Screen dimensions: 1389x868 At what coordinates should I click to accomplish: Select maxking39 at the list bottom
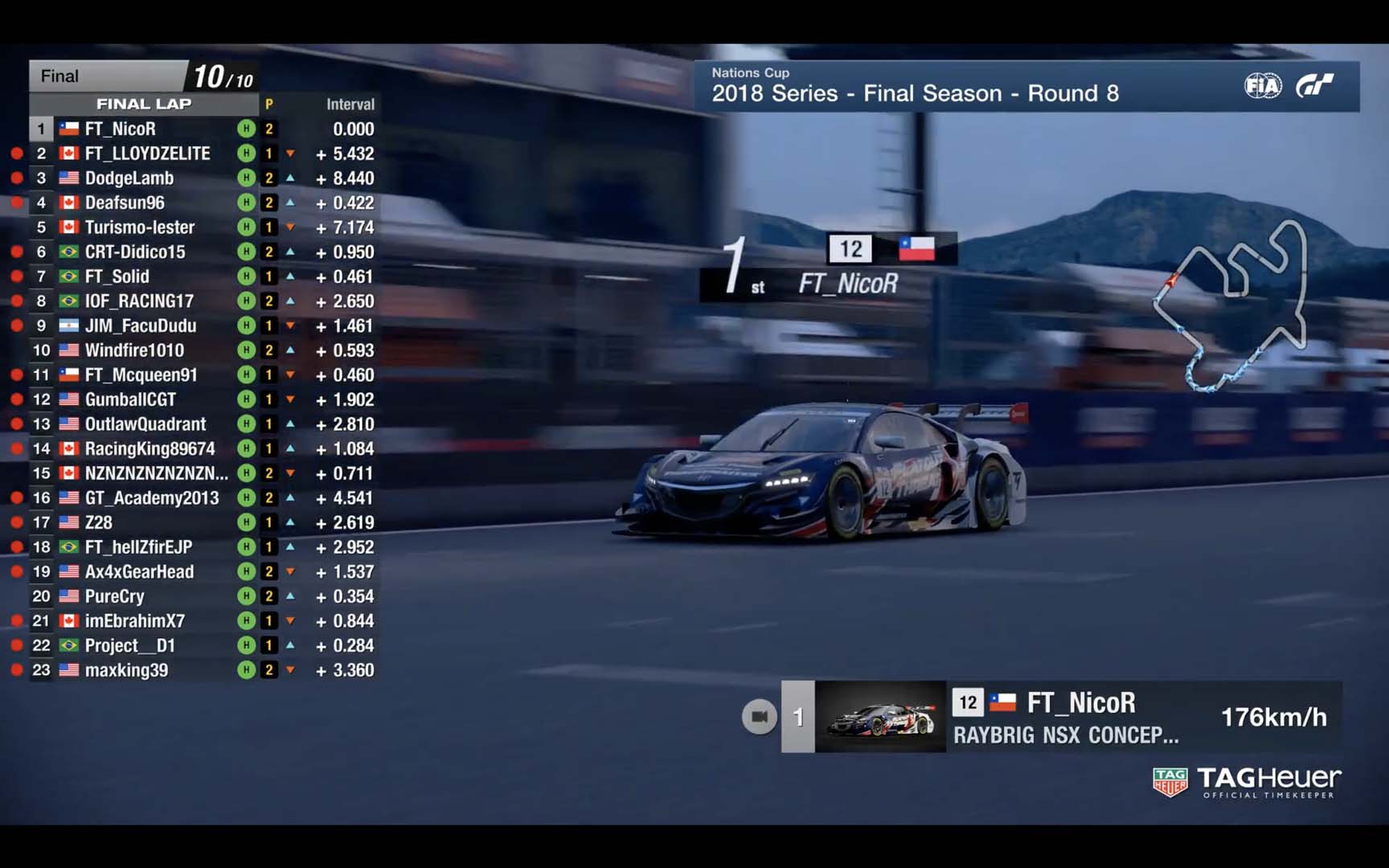click(127, 670)
